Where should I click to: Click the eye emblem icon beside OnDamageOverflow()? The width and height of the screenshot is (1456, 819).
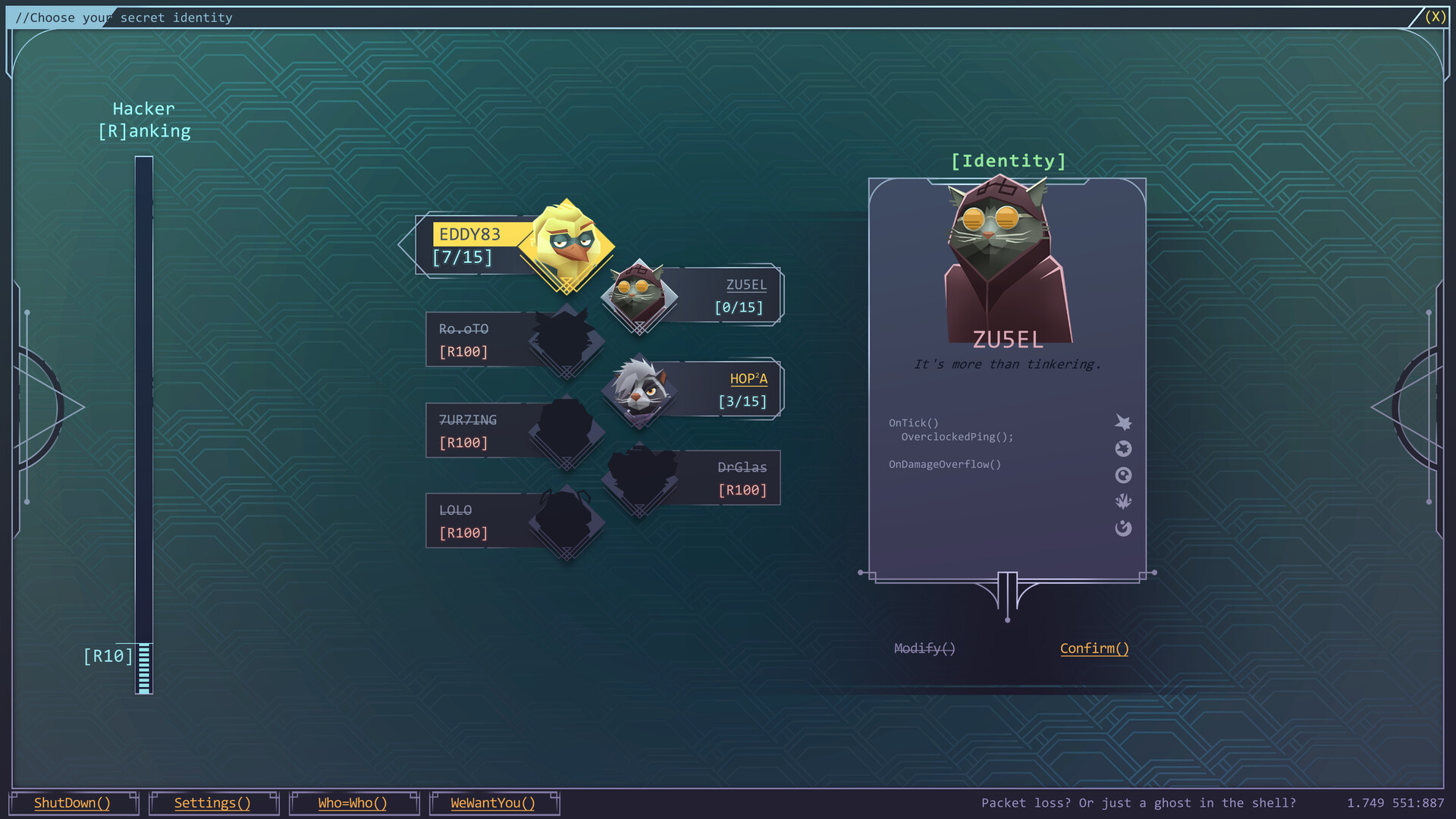coord(1124,475)
